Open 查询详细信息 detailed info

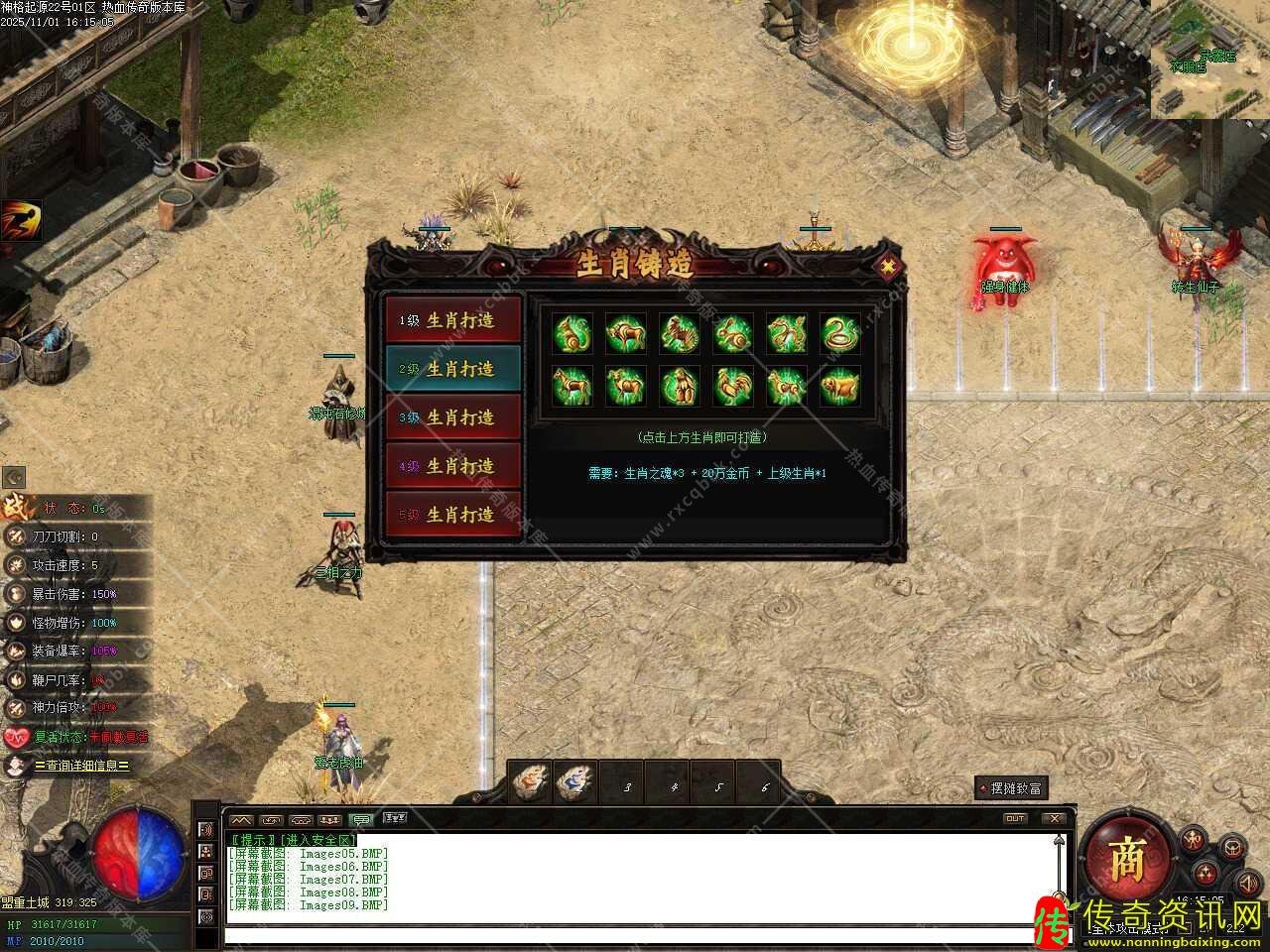coord(81,766)
